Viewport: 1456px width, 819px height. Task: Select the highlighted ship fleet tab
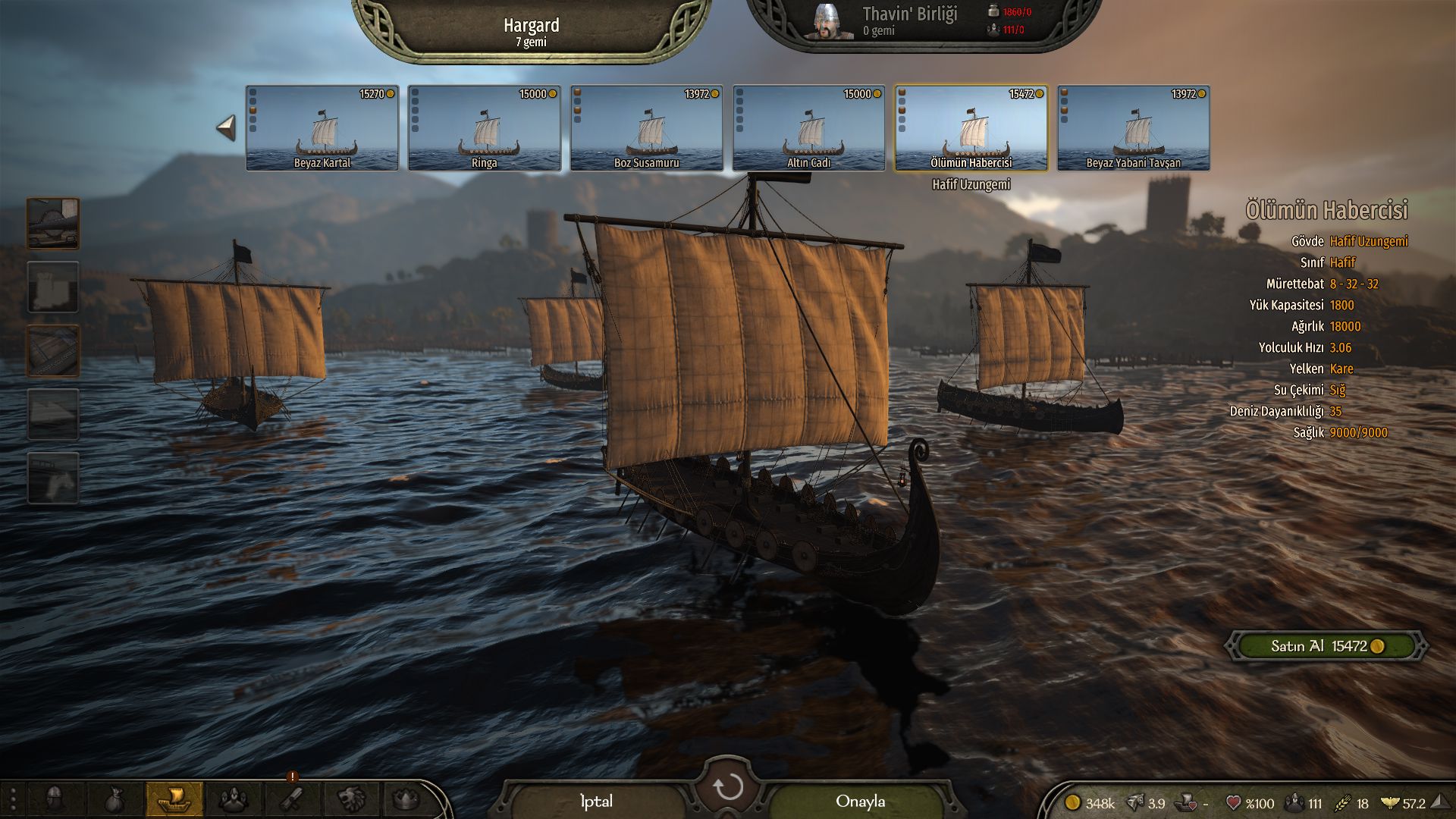coord(174,799)
